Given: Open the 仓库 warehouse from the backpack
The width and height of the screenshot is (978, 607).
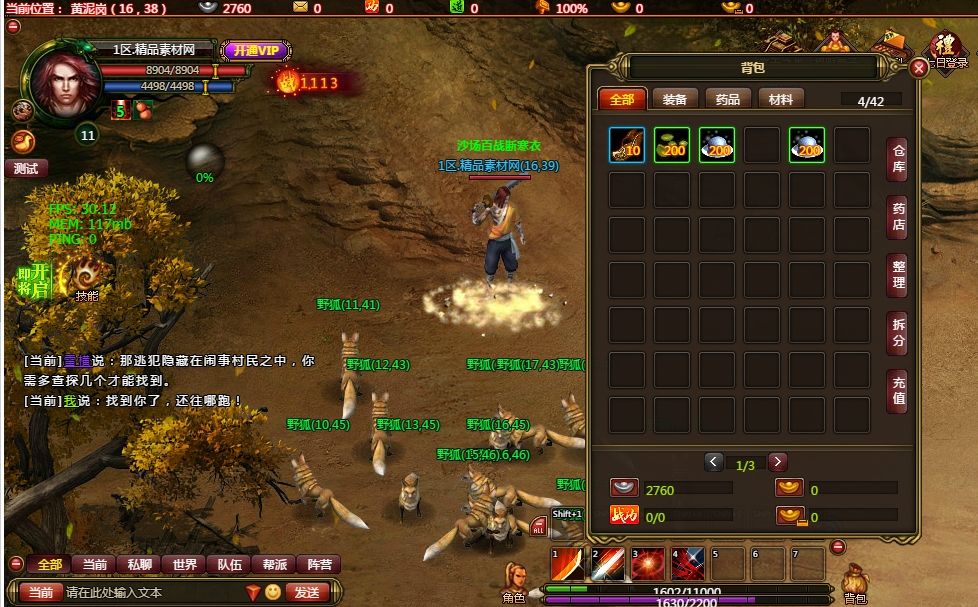Looking at the screenshot, I should [x=898, y=158].
